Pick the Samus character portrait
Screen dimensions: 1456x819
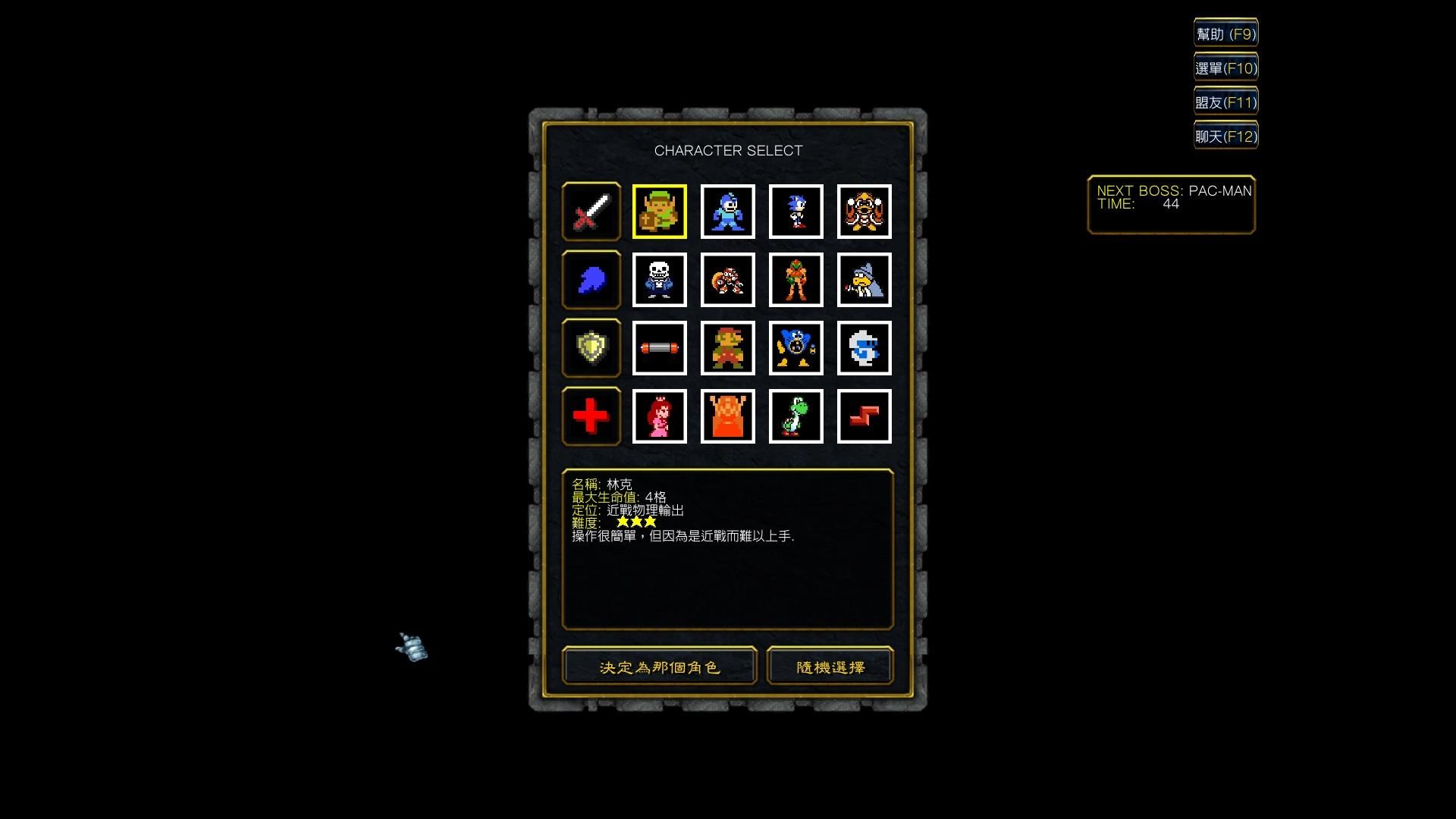795,280
